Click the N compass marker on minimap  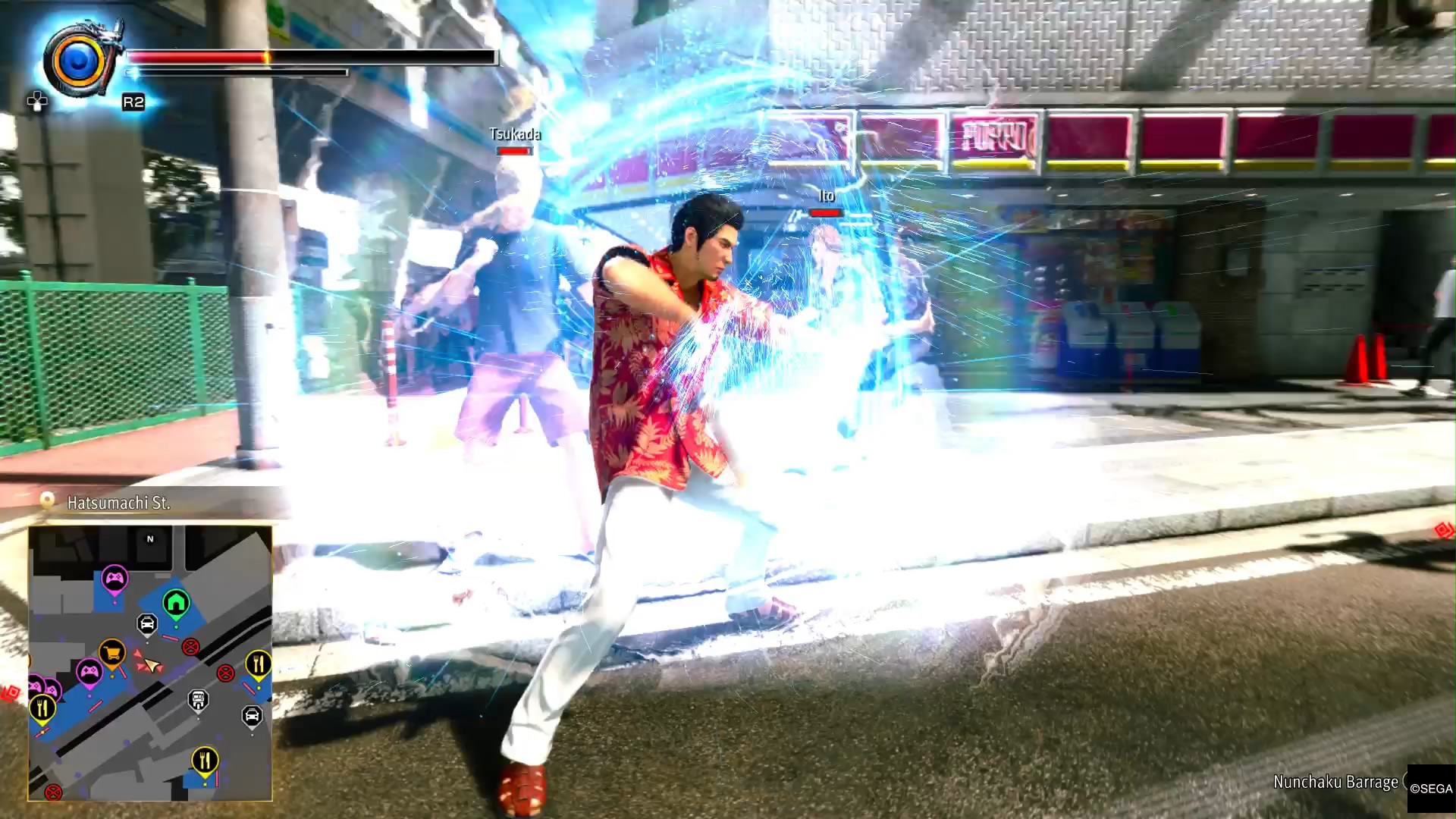coord(149,539)
